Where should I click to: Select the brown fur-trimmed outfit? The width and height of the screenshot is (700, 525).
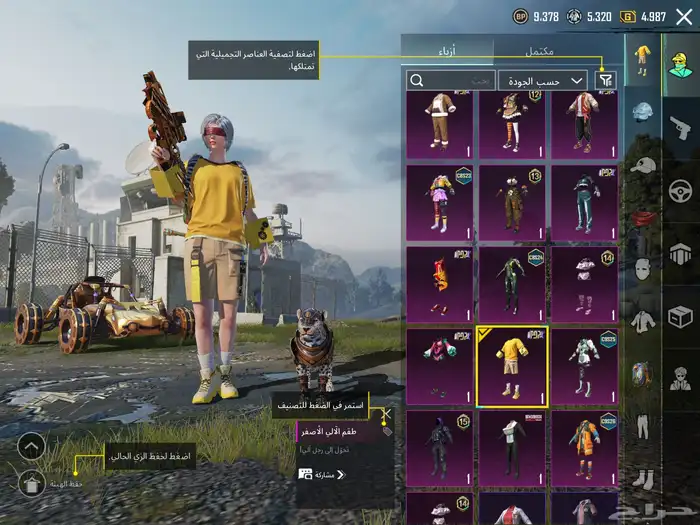pyautogui.click(x=440, y=123)
